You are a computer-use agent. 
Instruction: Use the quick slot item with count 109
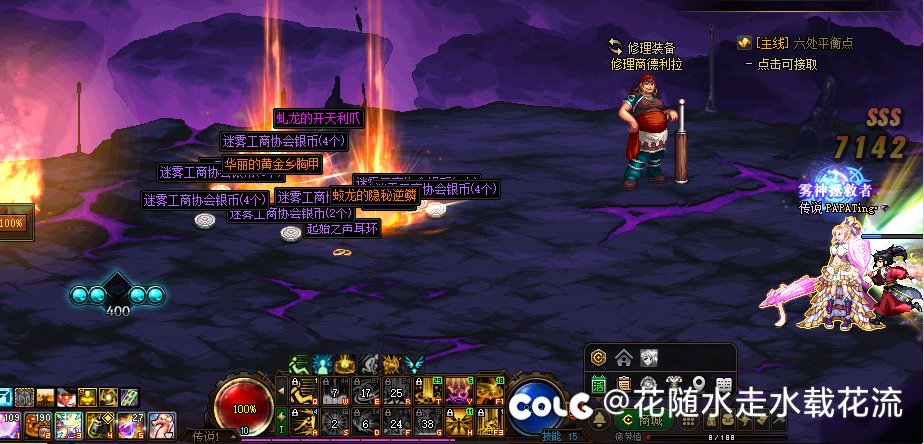pos(11,424)
